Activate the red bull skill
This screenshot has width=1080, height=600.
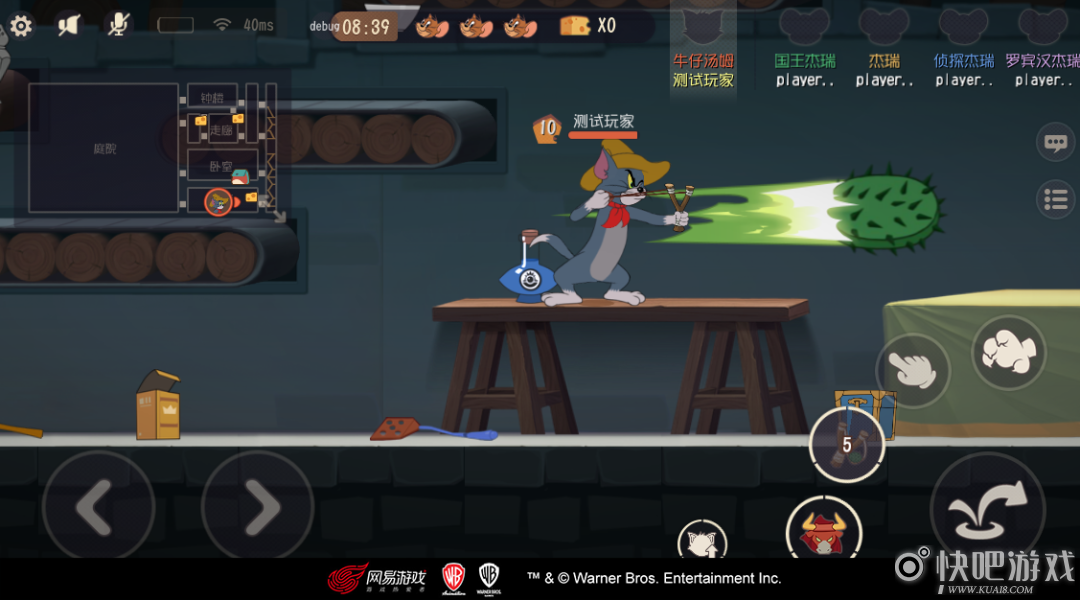[824, 530]
